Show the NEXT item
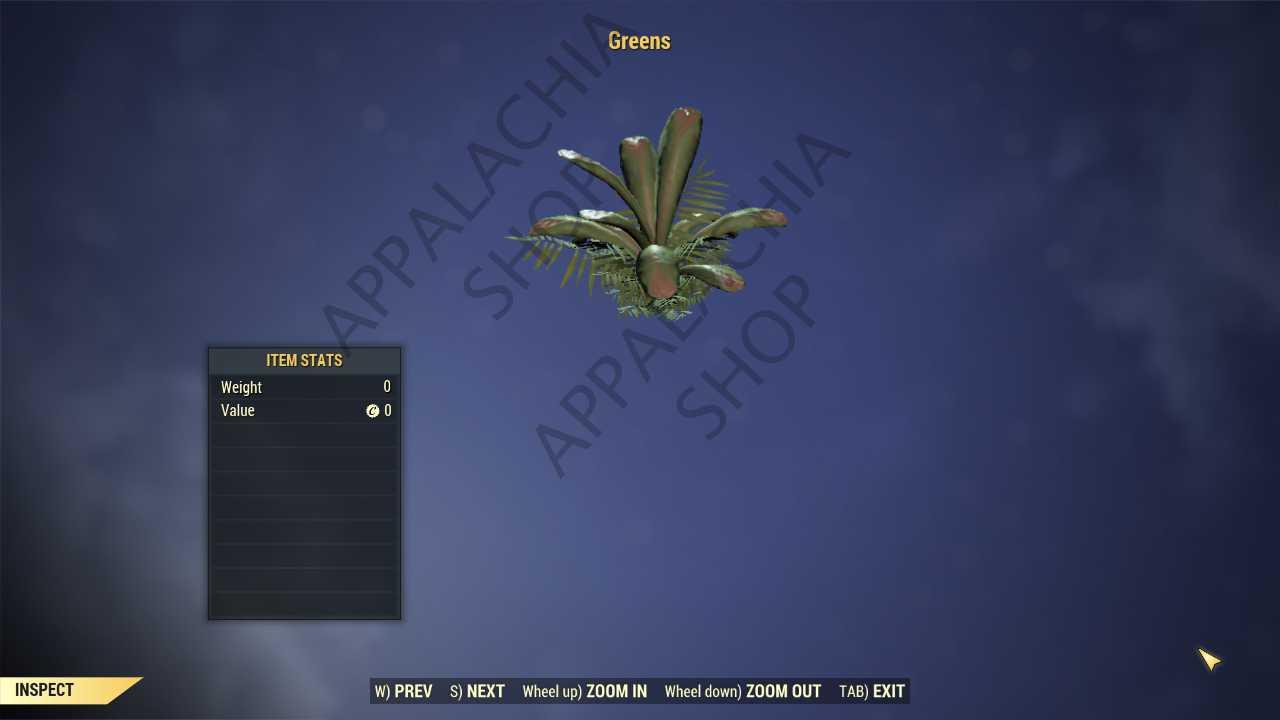The image size is (1280, 720). point(478,691)
